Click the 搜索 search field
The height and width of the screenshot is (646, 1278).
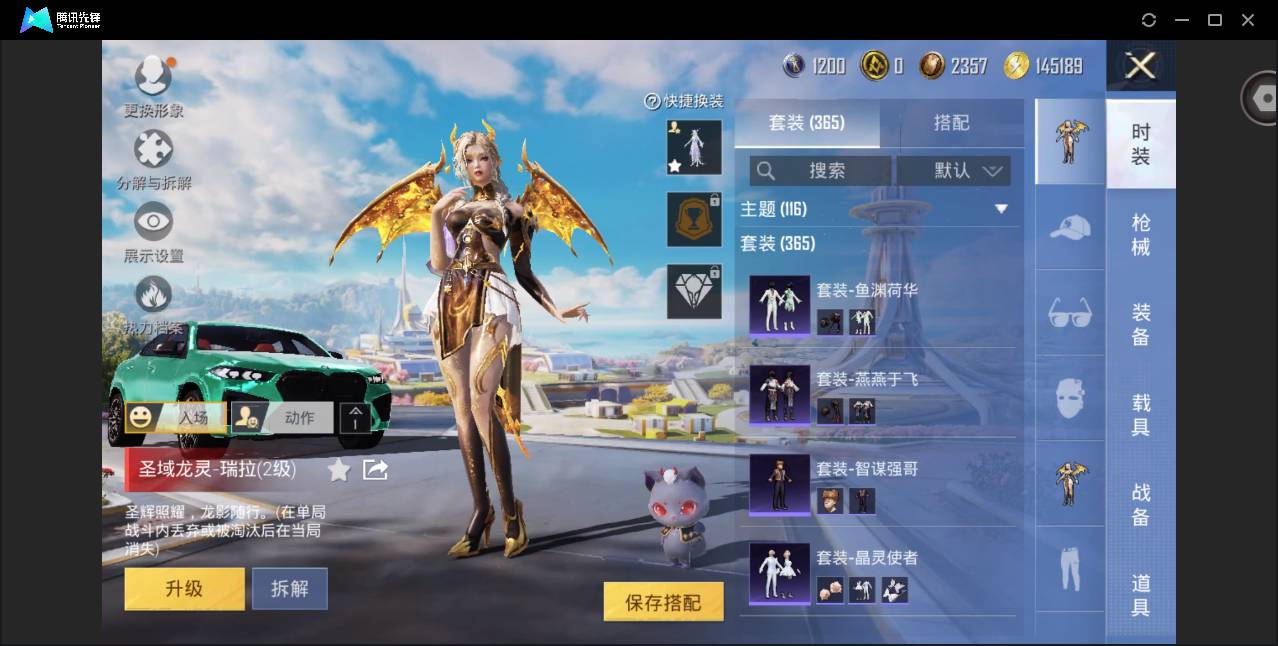(820, 171)
